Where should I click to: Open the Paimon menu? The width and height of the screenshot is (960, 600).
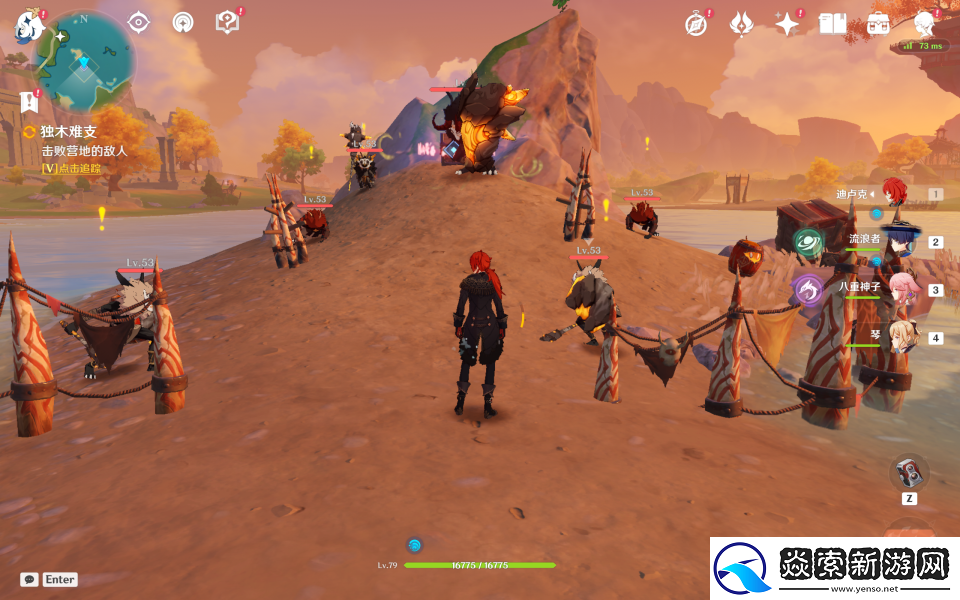[x=24, y=27]
